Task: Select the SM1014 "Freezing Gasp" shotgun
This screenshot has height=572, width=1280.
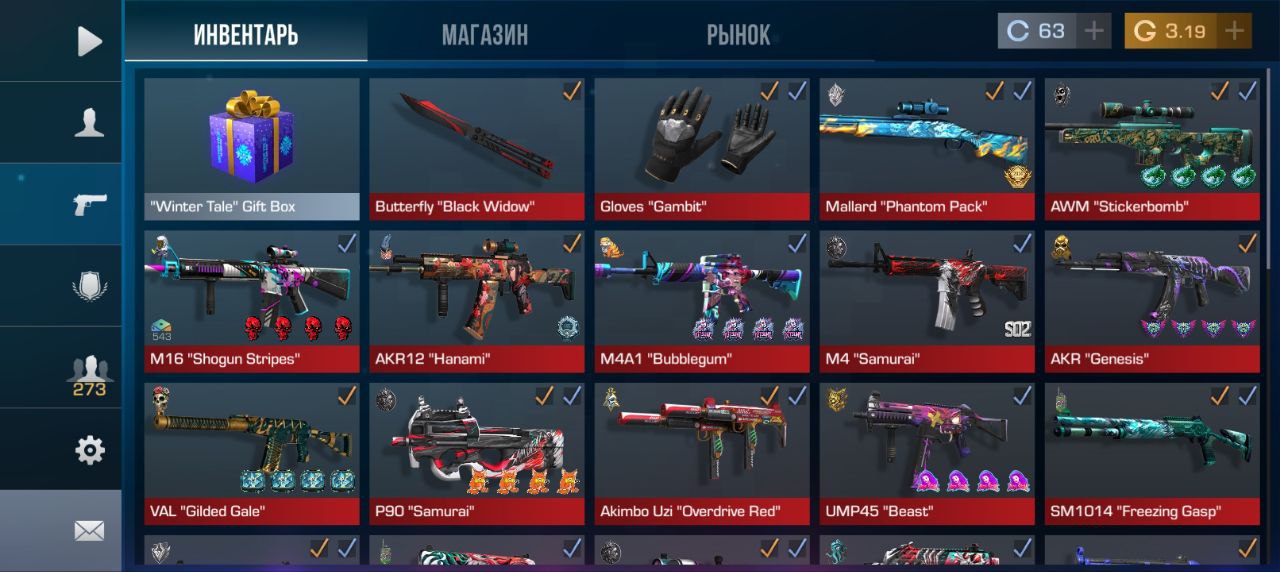Action: point(1152,454)
